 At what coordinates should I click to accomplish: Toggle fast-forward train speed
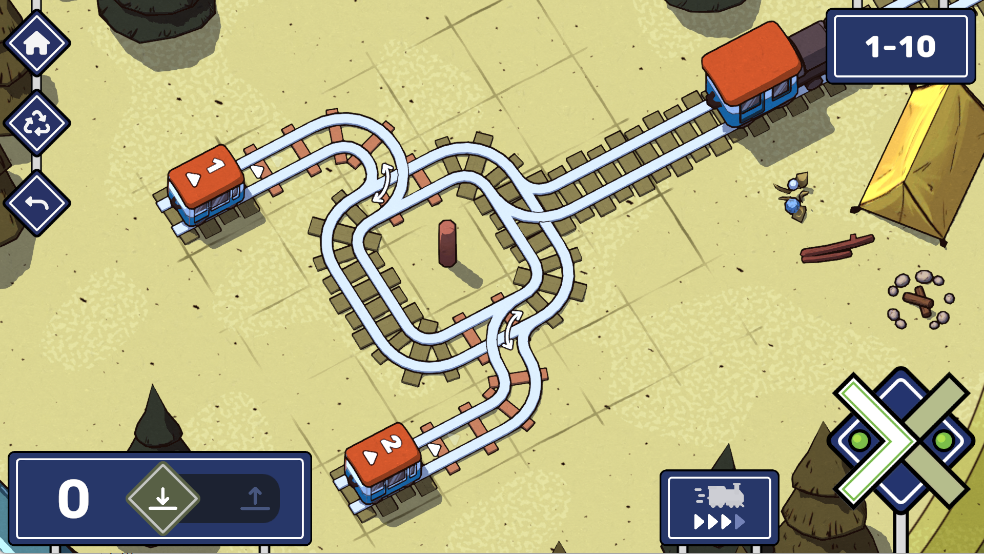pyautogui.click(x=719, y=508)
